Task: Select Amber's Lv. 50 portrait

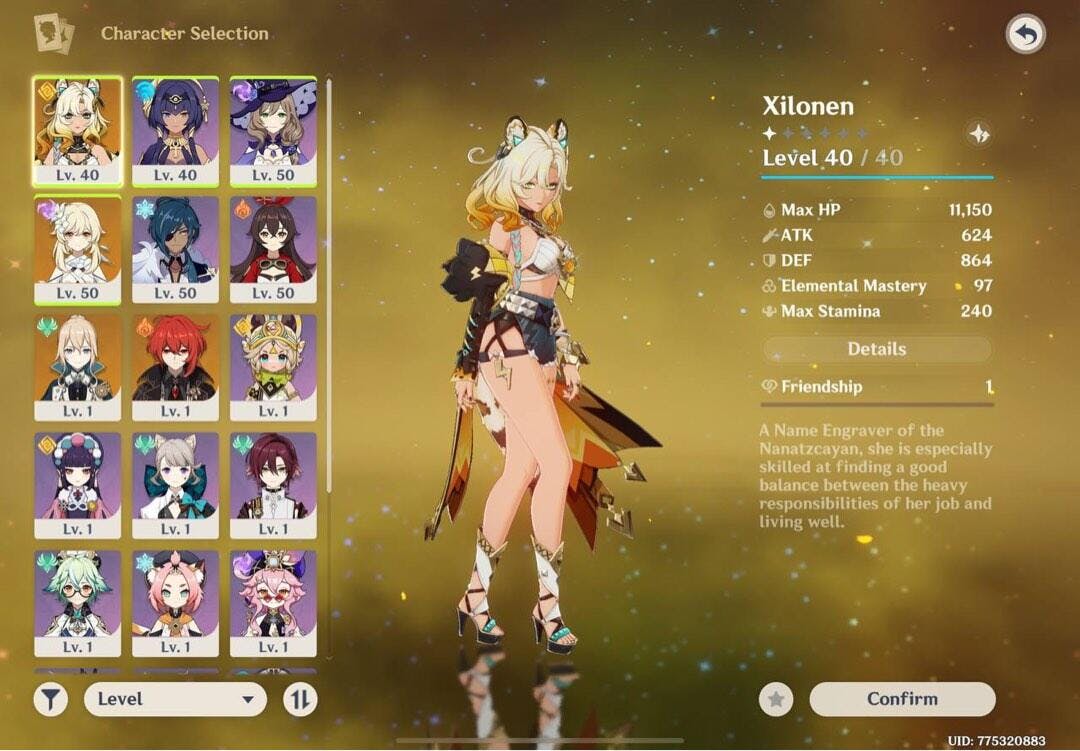Action: click(x=273, y=249)
